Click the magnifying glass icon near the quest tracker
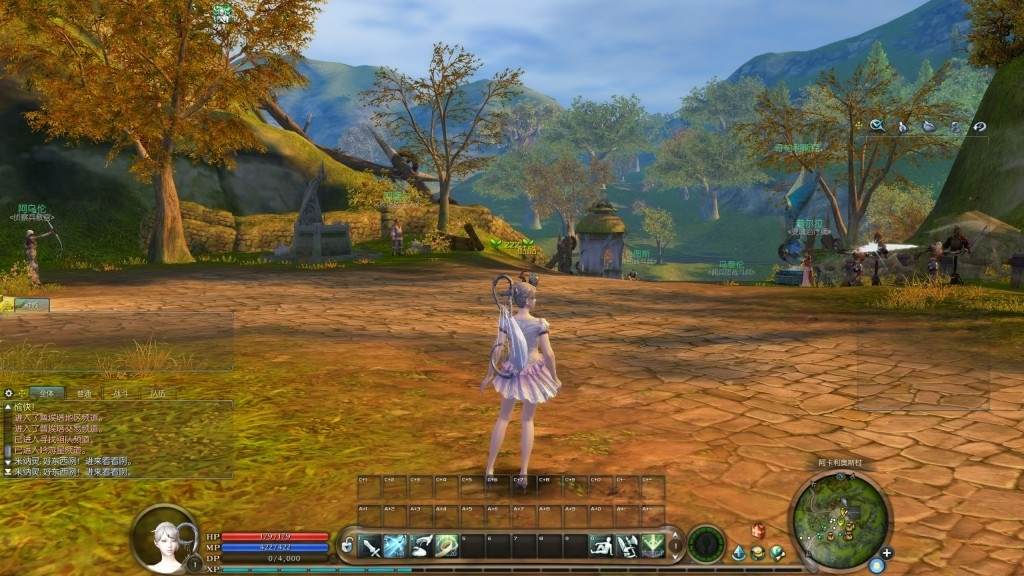 tap(876, 126)
